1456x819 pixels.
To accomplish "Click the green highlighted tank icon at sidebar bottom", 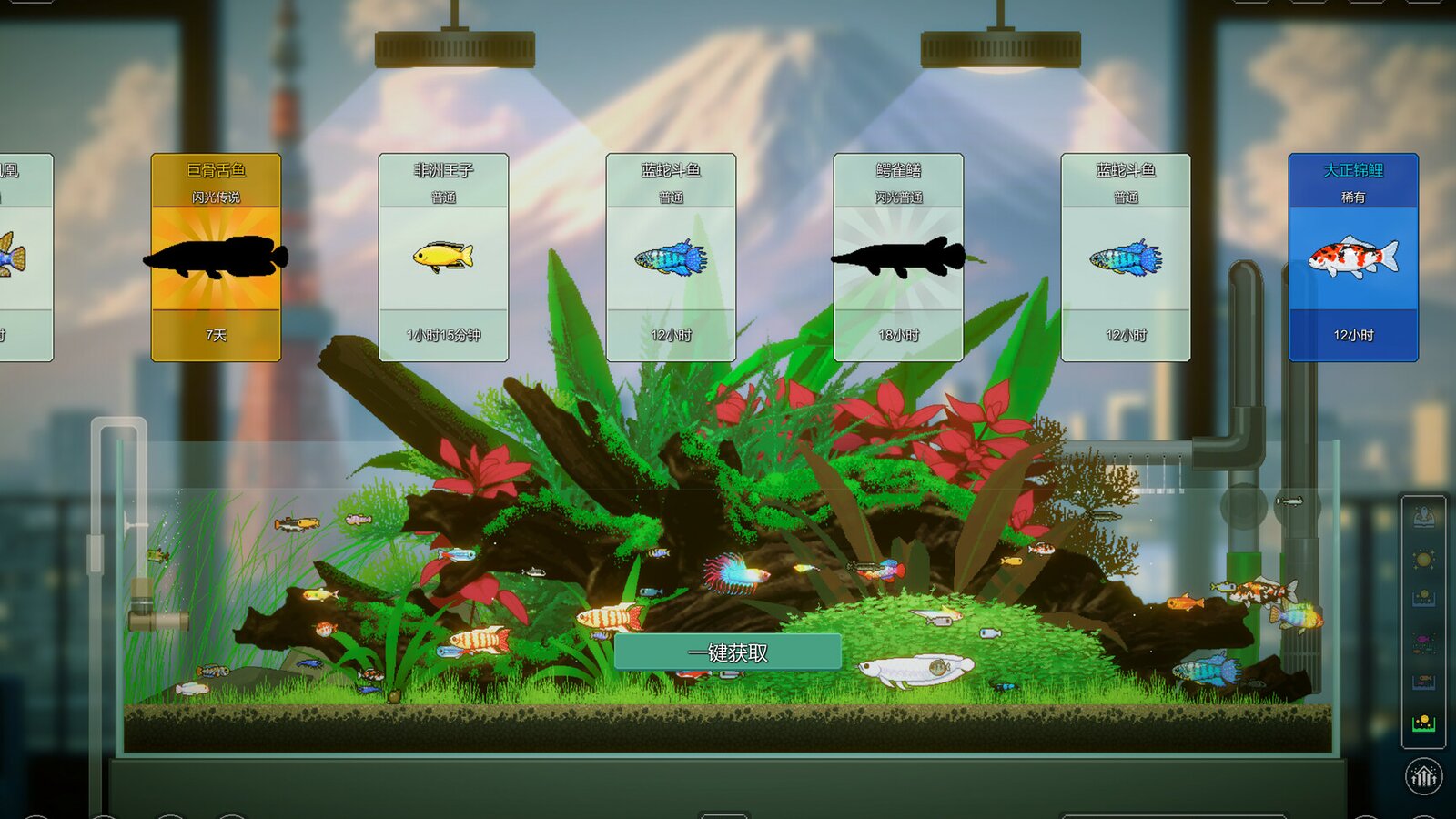I will [x=1423, y=723].
